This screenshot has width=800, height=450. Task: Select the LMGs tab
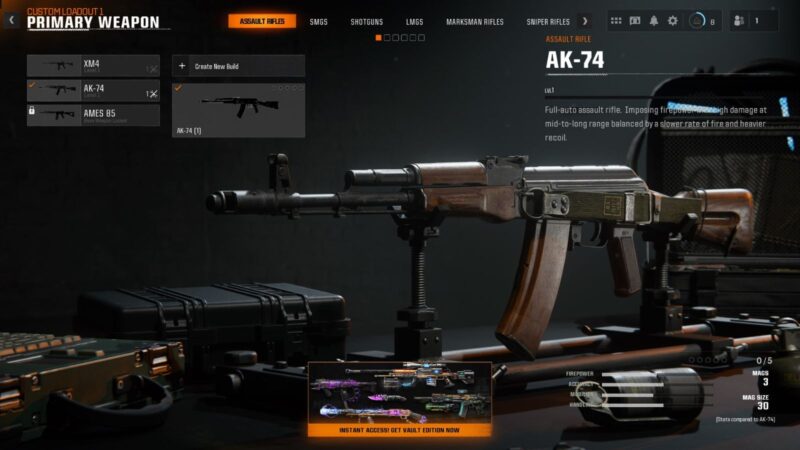tap(414, 21)
